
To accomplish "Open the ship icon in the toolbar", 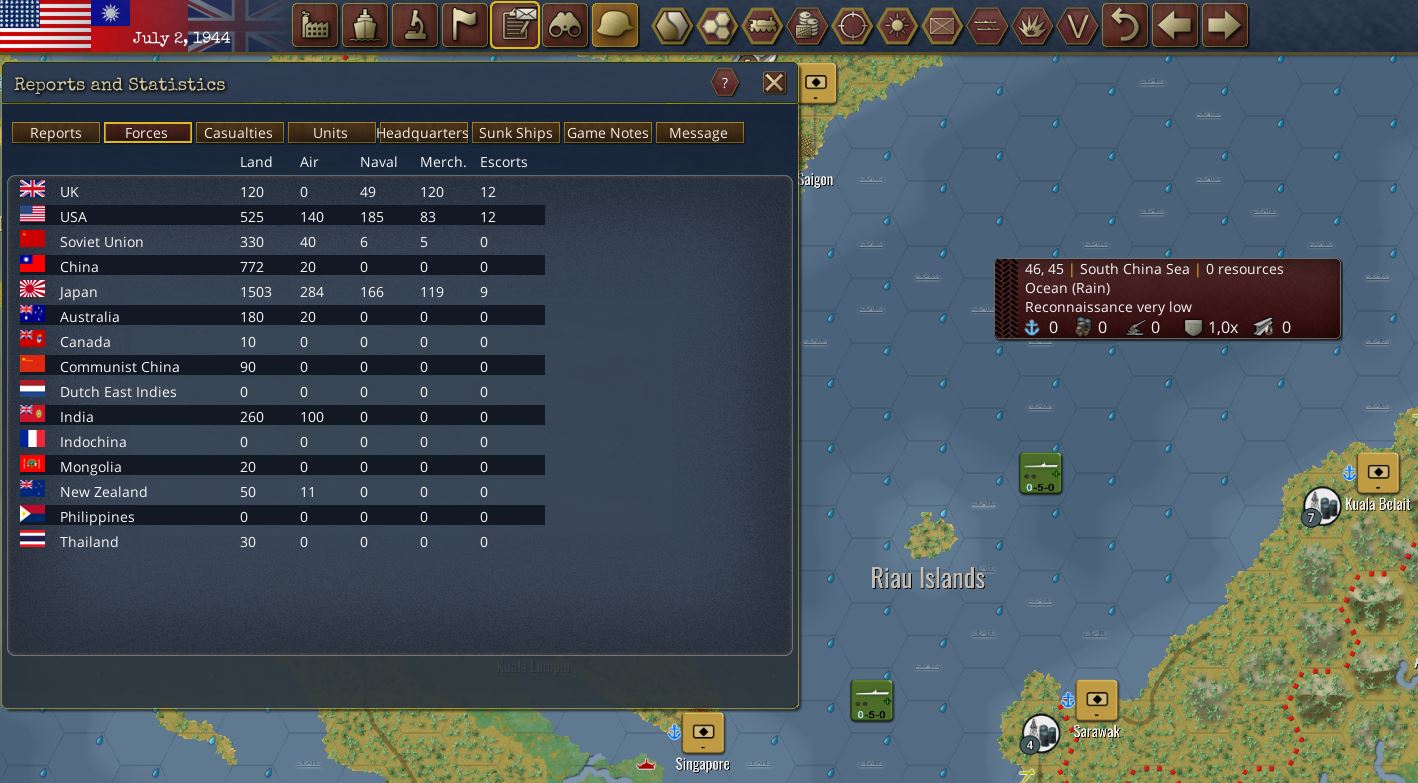I will pyautogui.click(x=365, y=26).
